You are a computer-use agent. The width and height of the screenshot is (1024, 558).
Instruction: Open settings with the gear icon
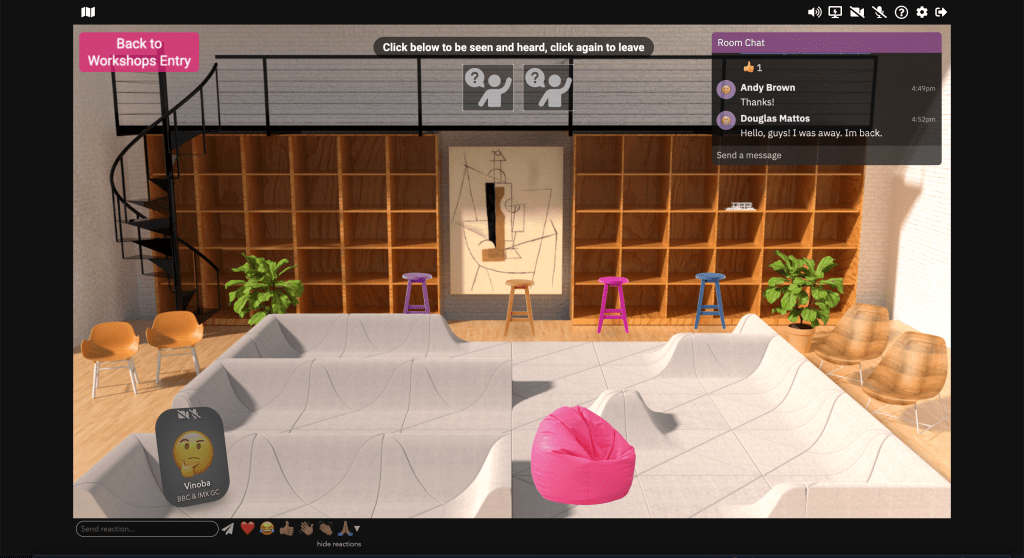[922, 12]
